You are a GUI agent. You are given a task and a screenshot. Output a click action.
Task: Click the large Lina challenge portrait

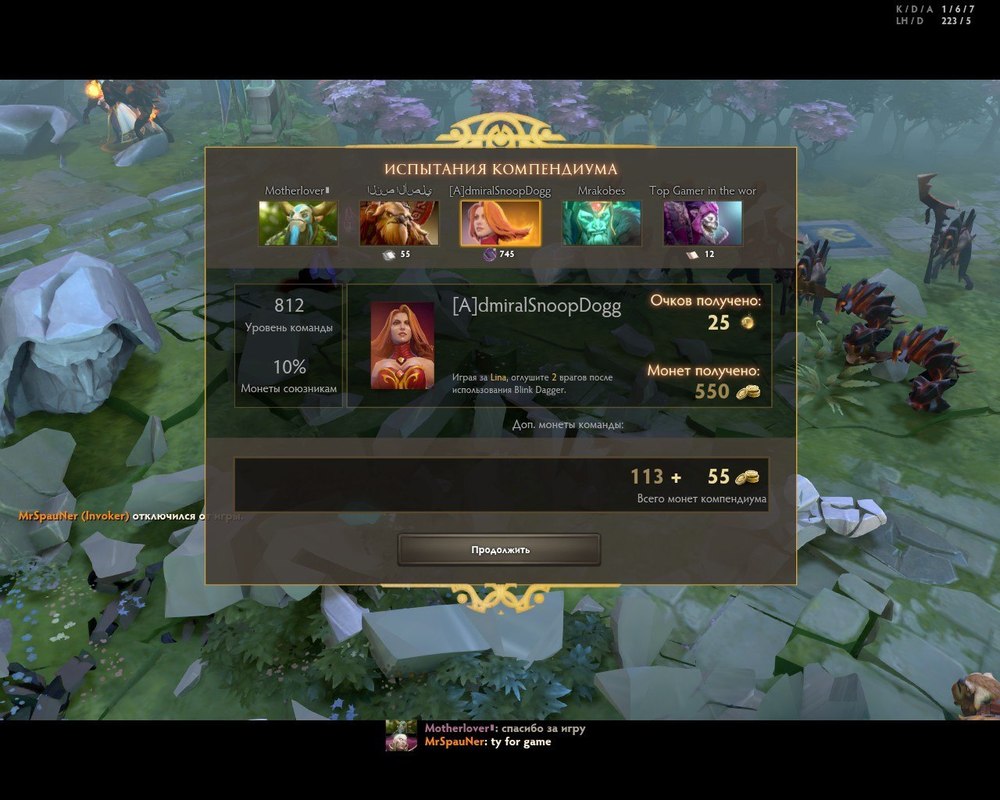point(402,345)
